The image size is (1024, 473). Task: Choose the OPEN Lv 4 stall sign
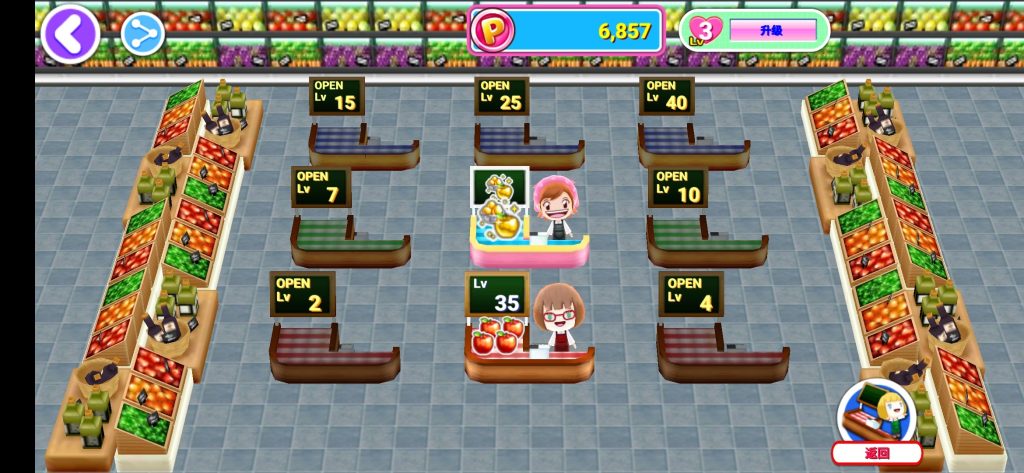tap(690, 294)
